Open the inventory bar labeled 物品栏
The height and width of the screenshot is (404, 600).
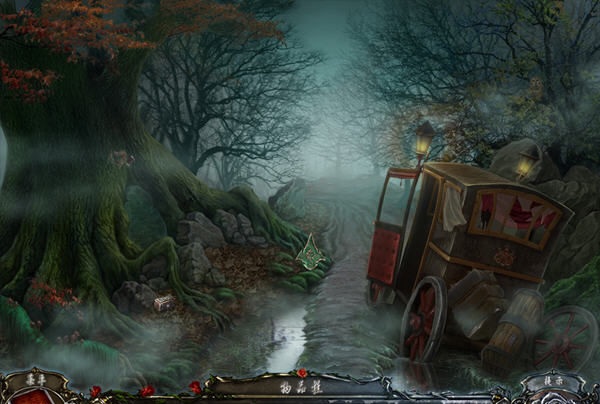[299, 384]
